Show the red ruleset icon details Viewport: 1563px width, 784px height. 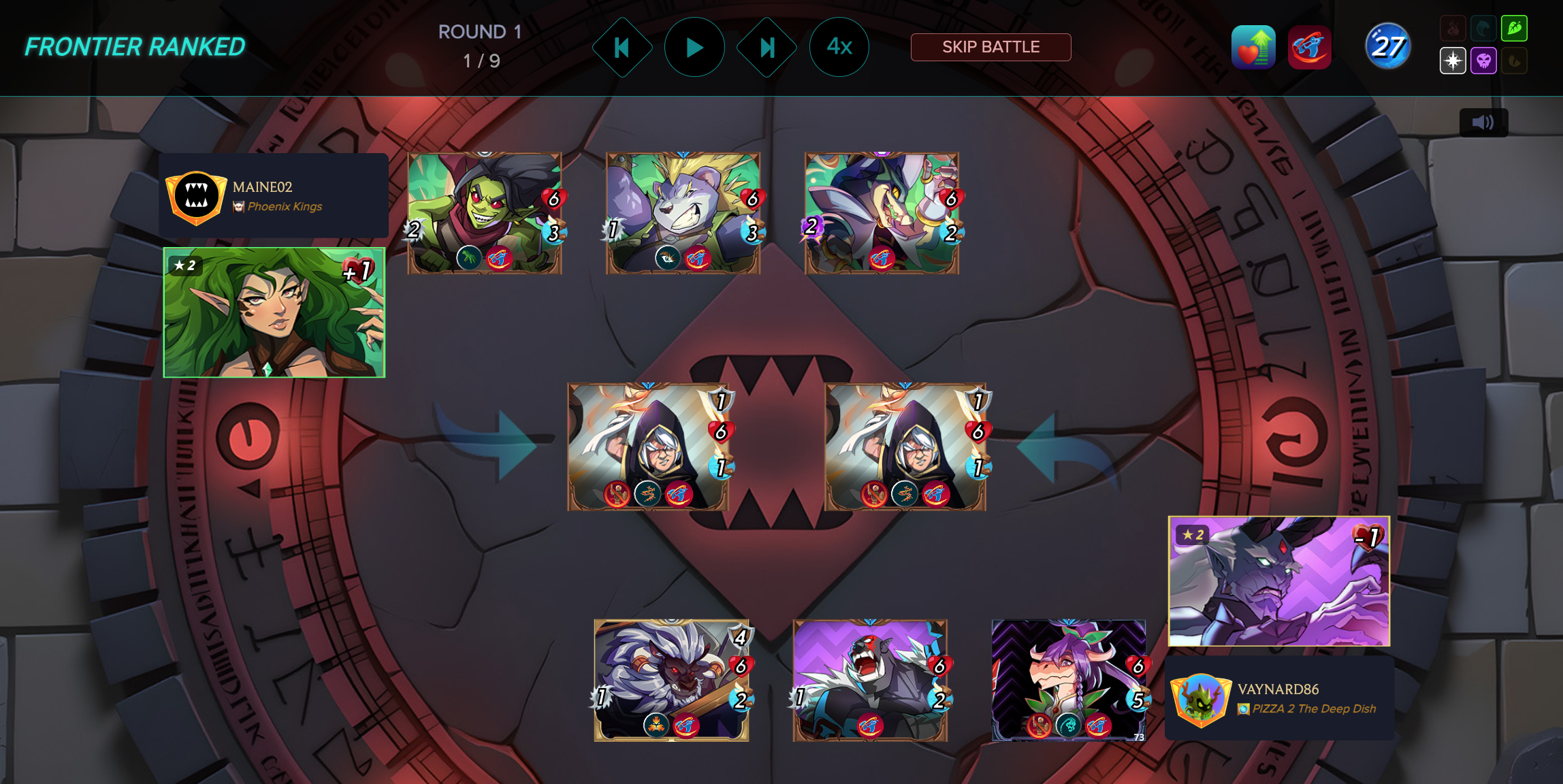point(1309,48)
